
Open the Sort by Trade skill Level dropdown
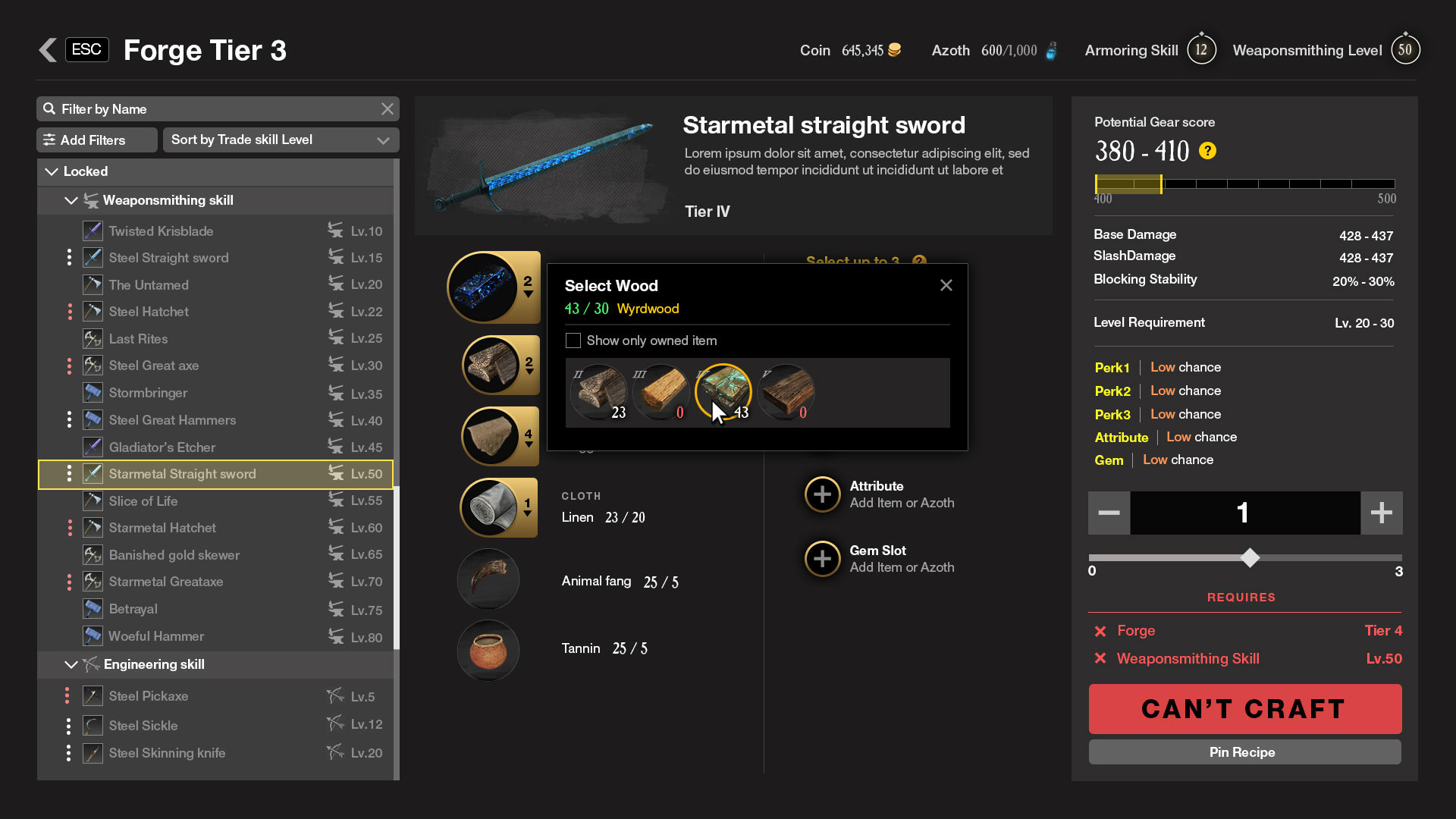[280, 140]
